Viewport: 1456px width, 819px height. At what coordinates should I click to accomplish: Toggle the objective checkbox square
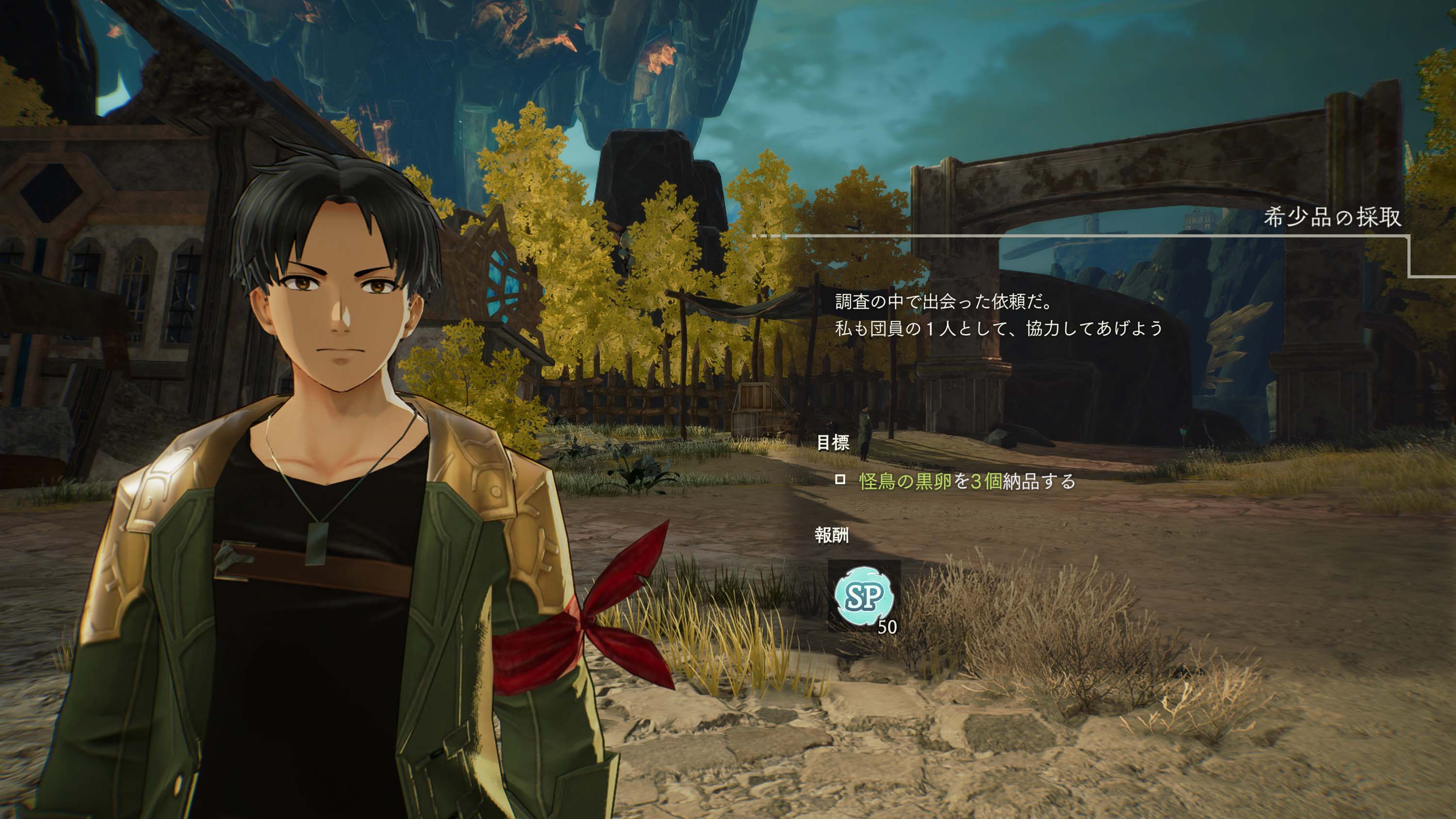coord(840,480)
